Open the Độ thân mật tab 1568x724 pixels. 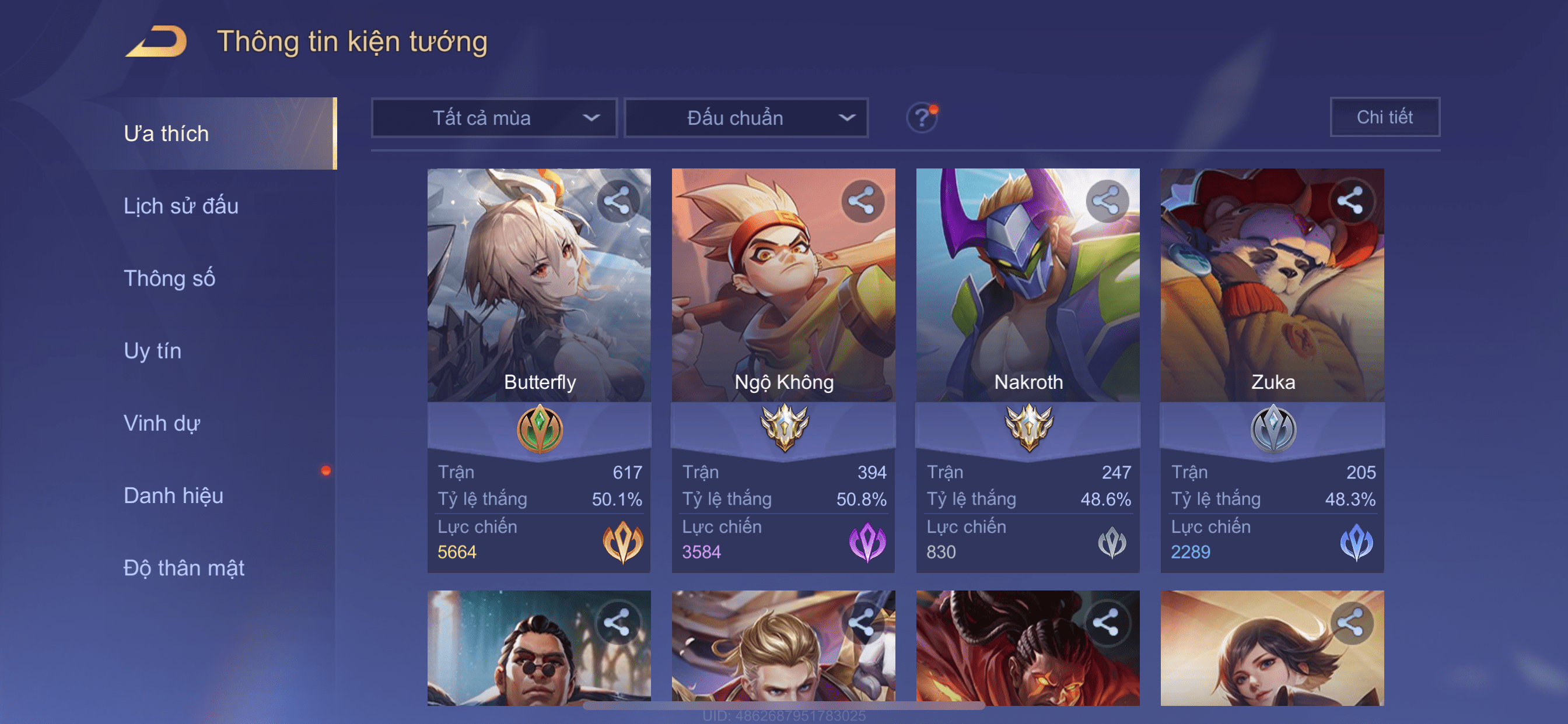183,568
